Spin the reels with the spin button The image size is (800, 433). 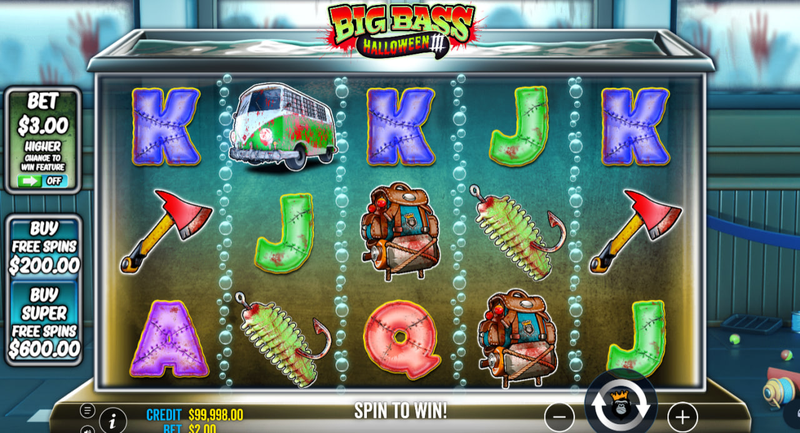pos(620,405)
